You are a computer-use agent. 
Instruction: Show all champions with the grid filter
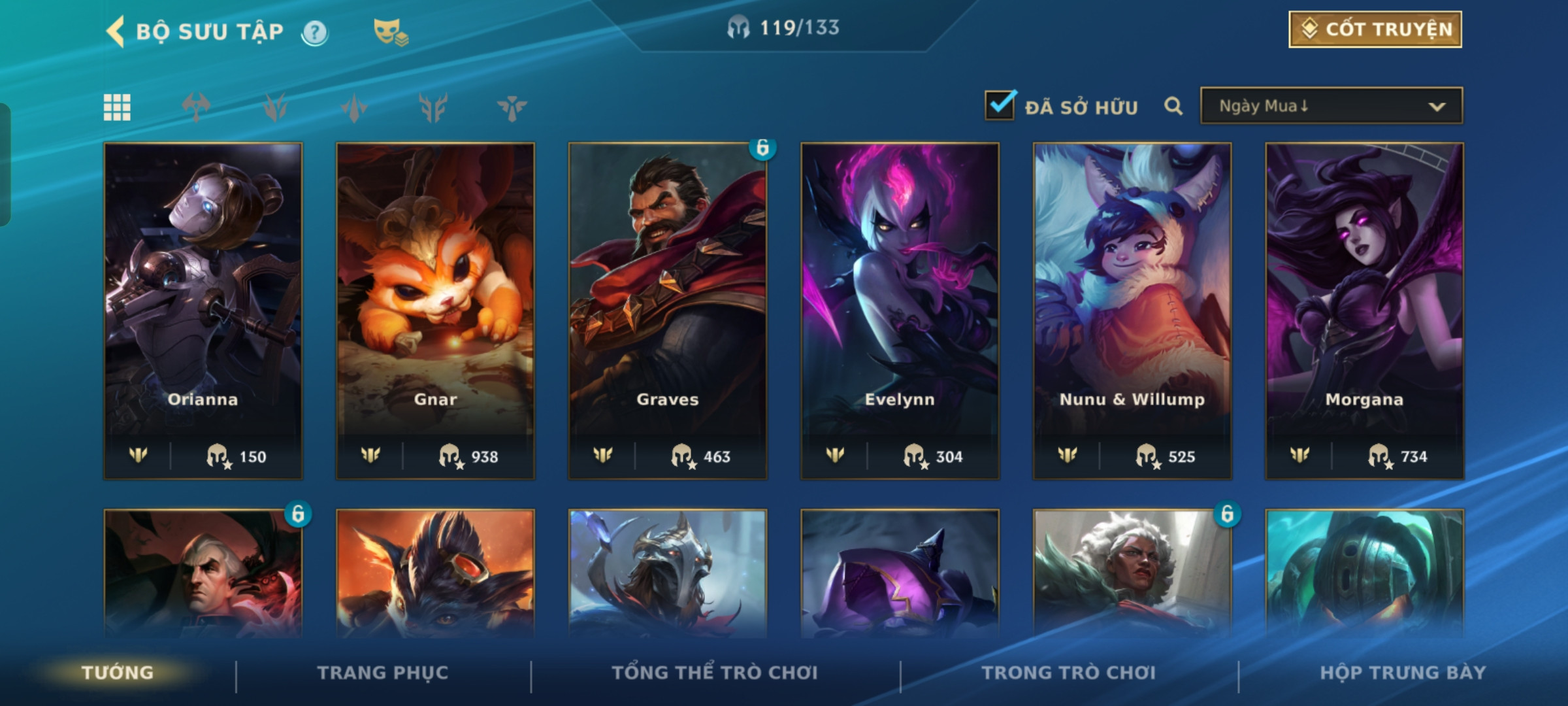118,107
